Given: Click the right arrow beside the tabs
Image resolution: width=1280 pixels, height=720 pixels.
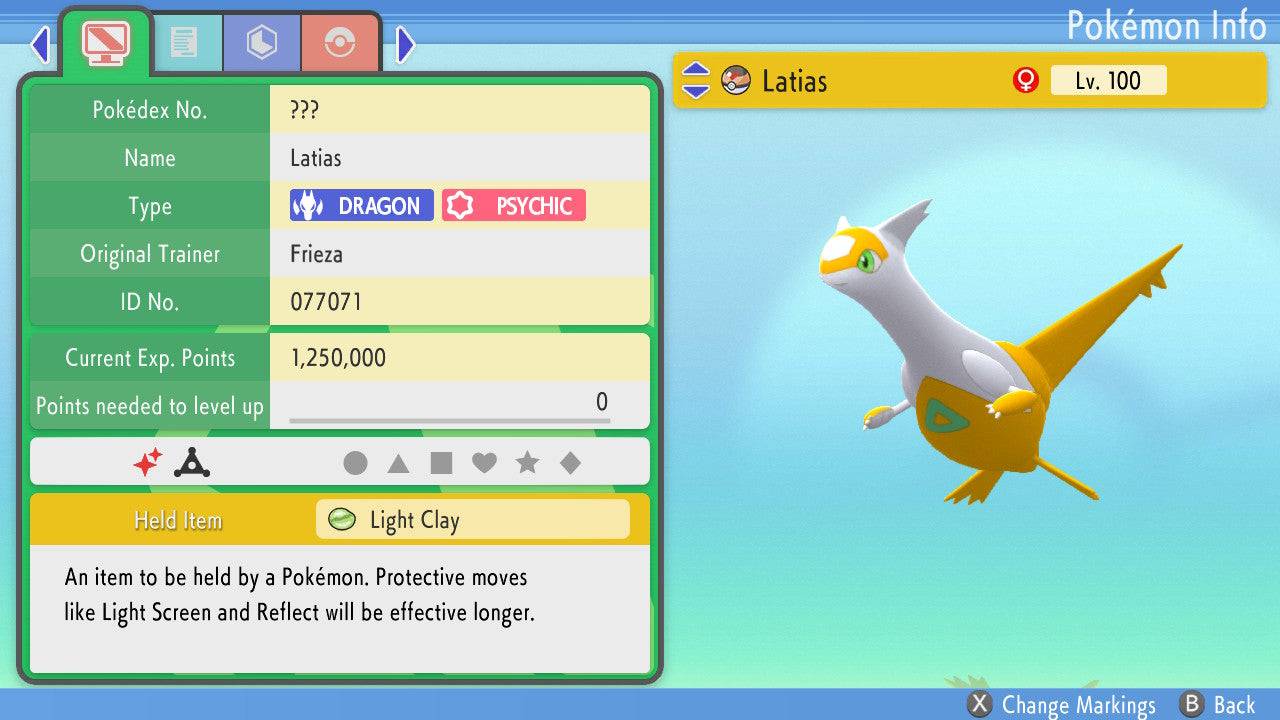Looking at the screenshot, I should click(x=405, y=44).
